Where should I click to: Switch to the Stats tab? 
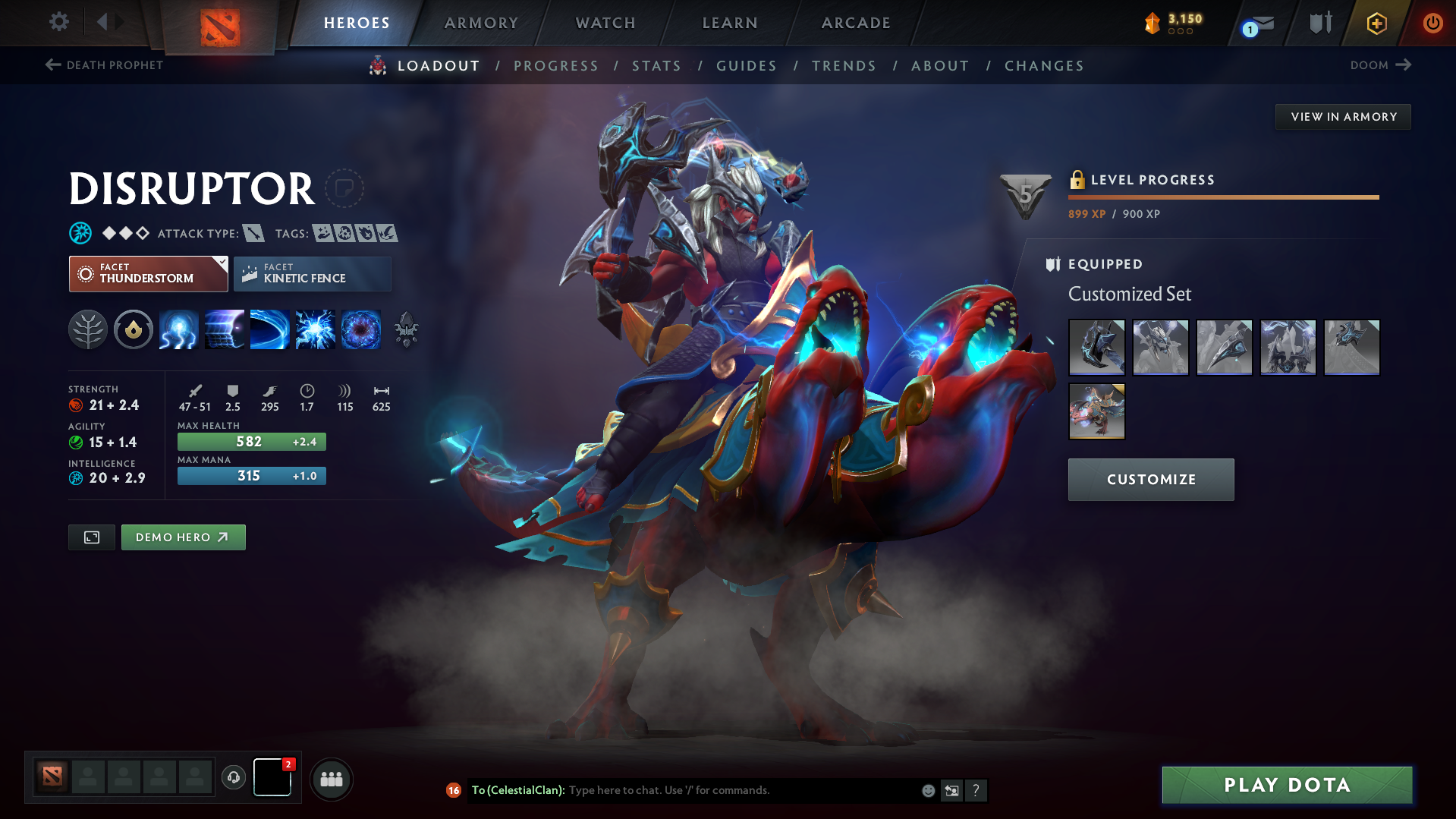pos(656,66)
